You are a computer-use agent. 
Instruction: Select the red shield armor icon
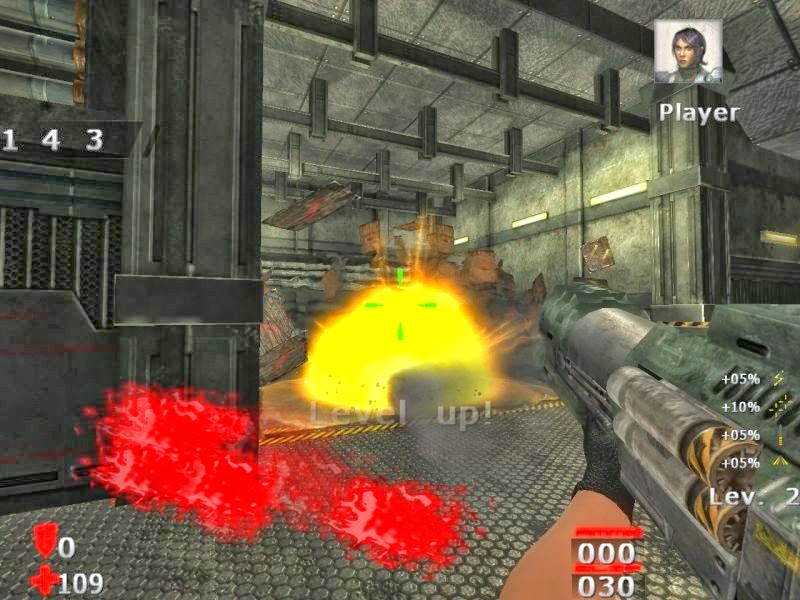(x=45, y=542)
